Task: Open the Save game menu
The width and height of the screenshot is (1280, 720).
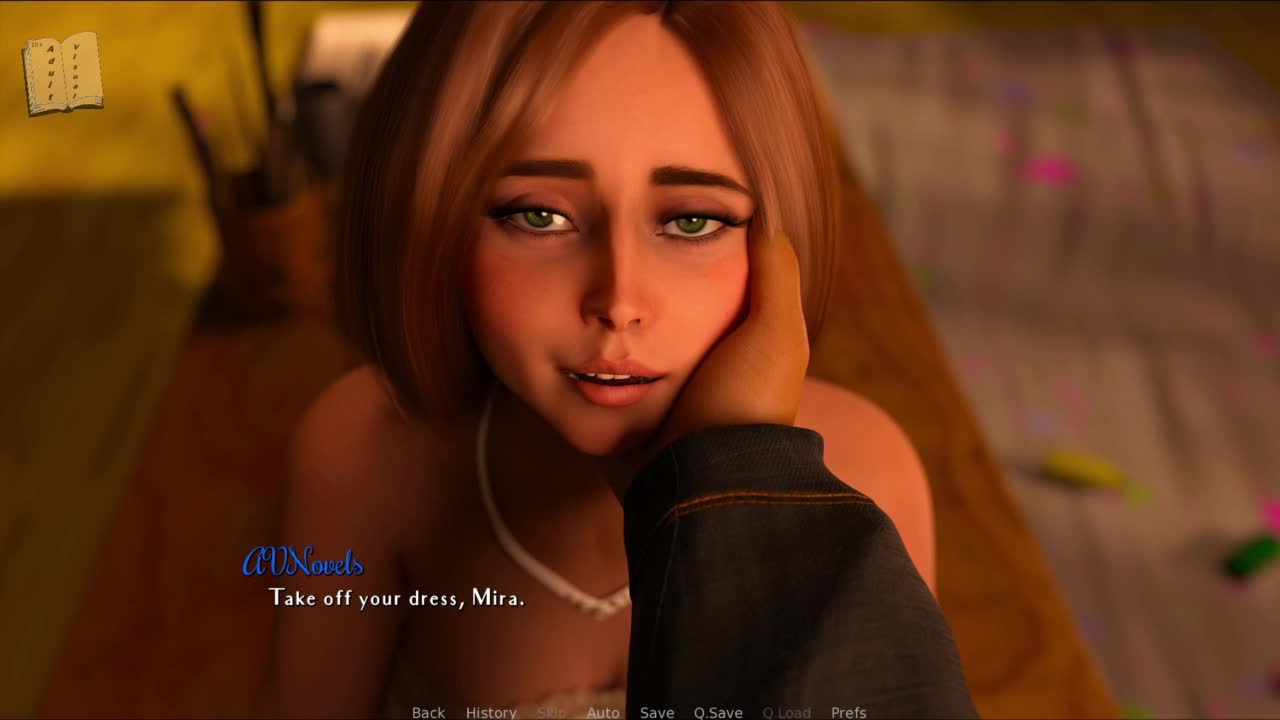Action: pos(657,712)
